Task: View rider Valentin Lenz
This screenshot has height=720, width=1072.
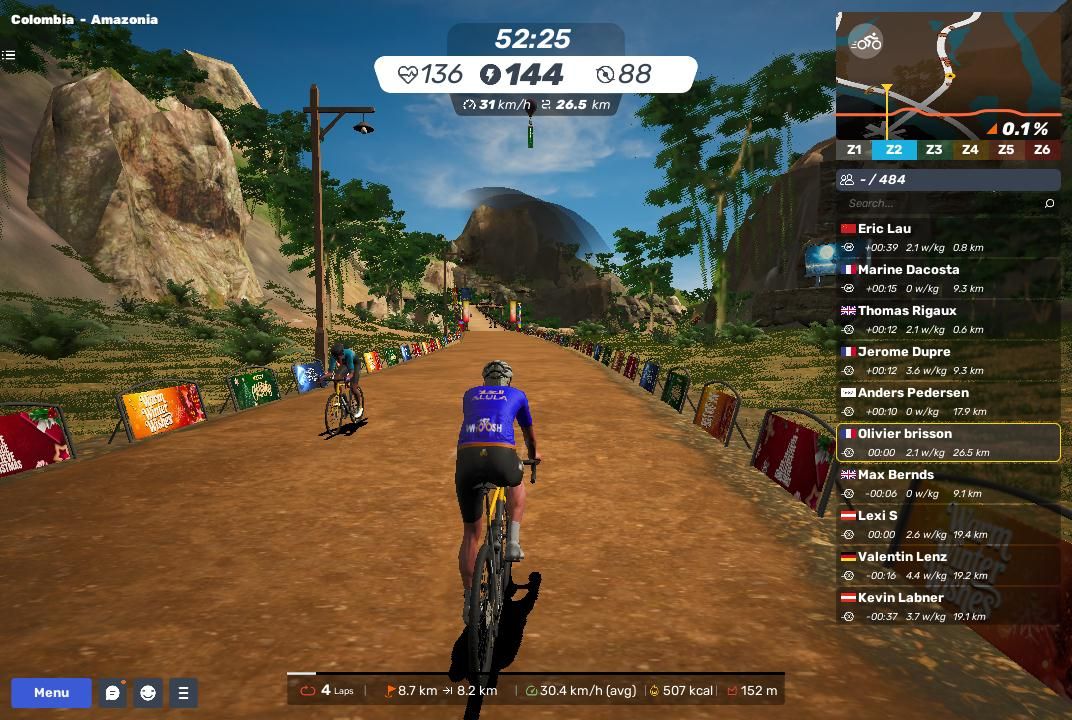Action: (x=948, y=565)
